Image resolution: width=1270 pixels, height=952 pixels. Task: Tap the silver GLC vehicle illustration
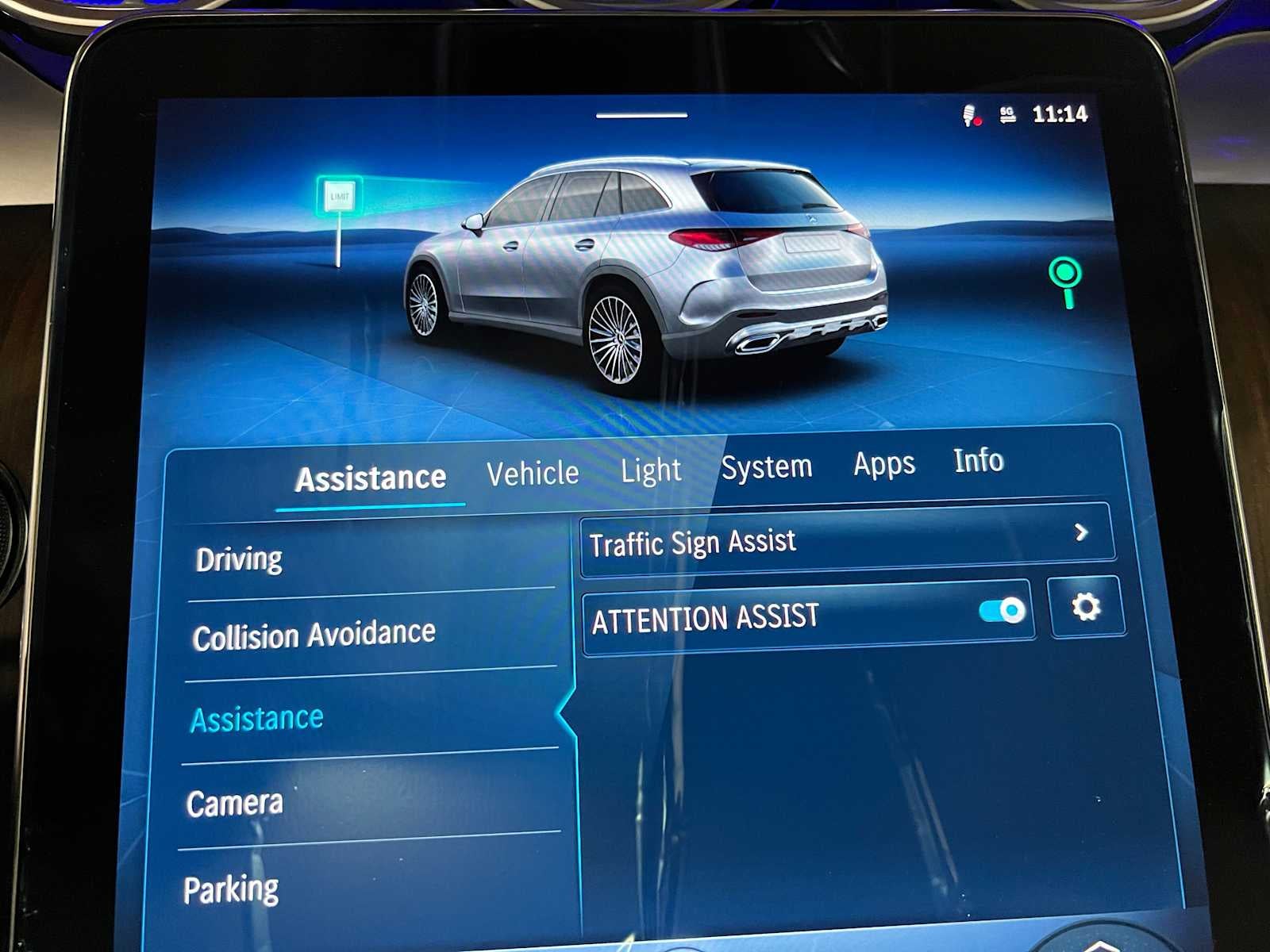[651, 262]
